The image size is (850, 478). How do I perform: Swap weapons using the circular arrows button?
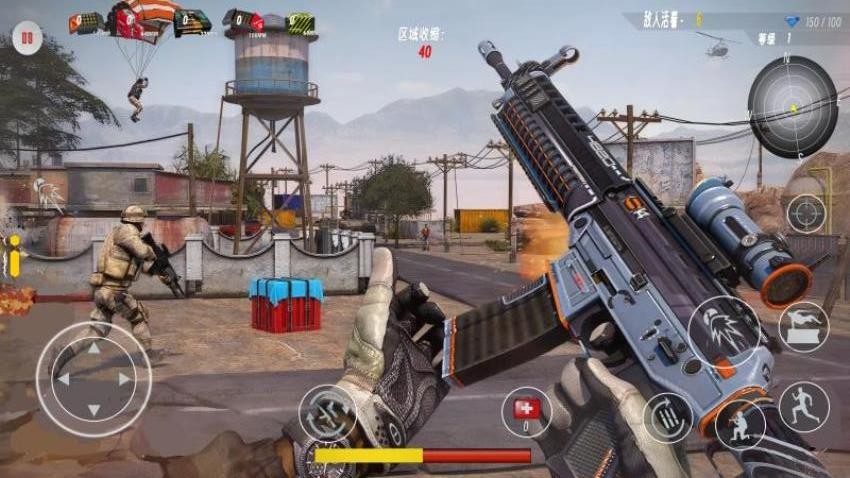327,412
